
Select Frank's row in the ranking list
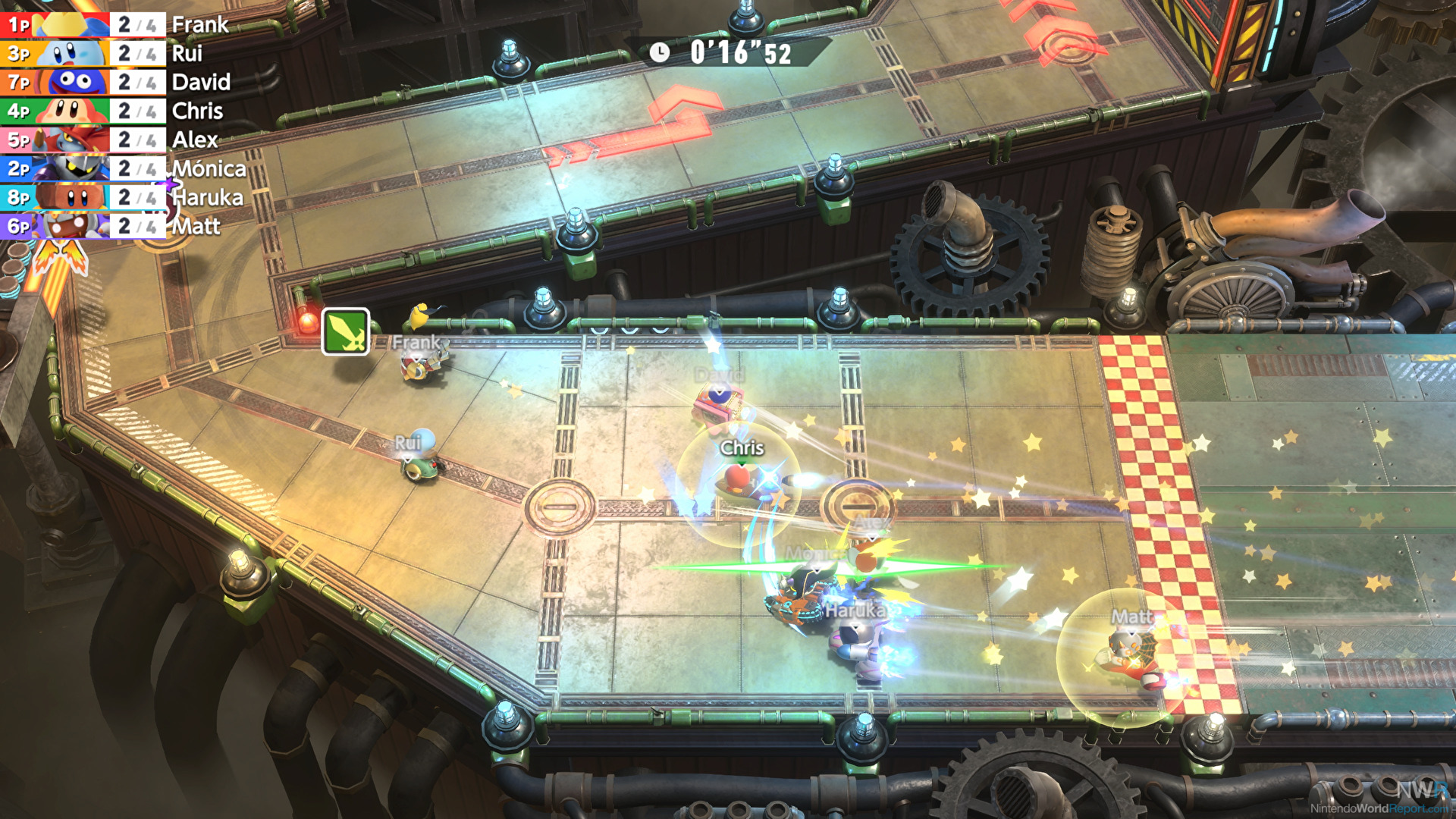(x=121, y=25)
